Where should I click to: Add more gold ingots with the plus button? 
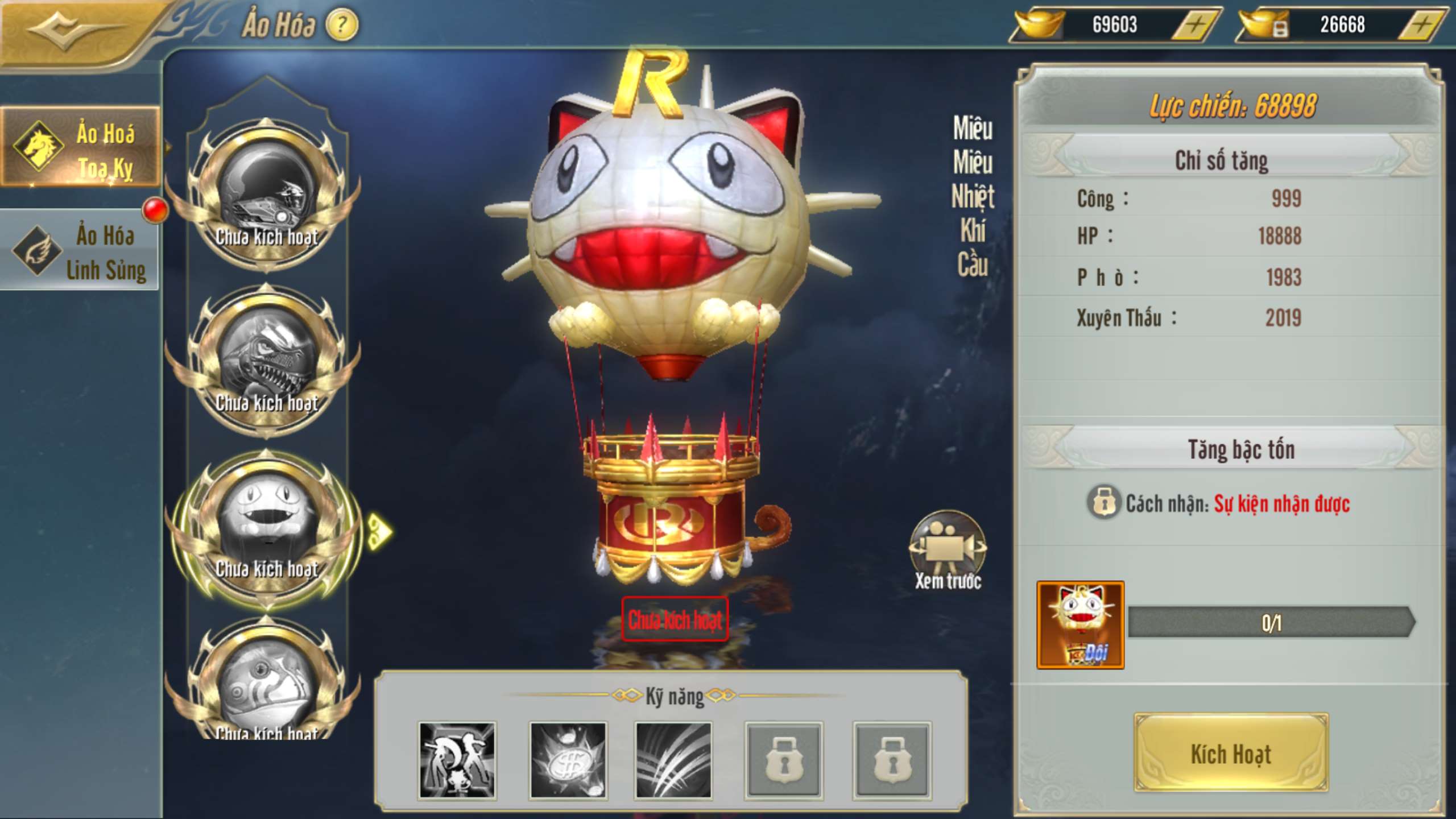1196,25
